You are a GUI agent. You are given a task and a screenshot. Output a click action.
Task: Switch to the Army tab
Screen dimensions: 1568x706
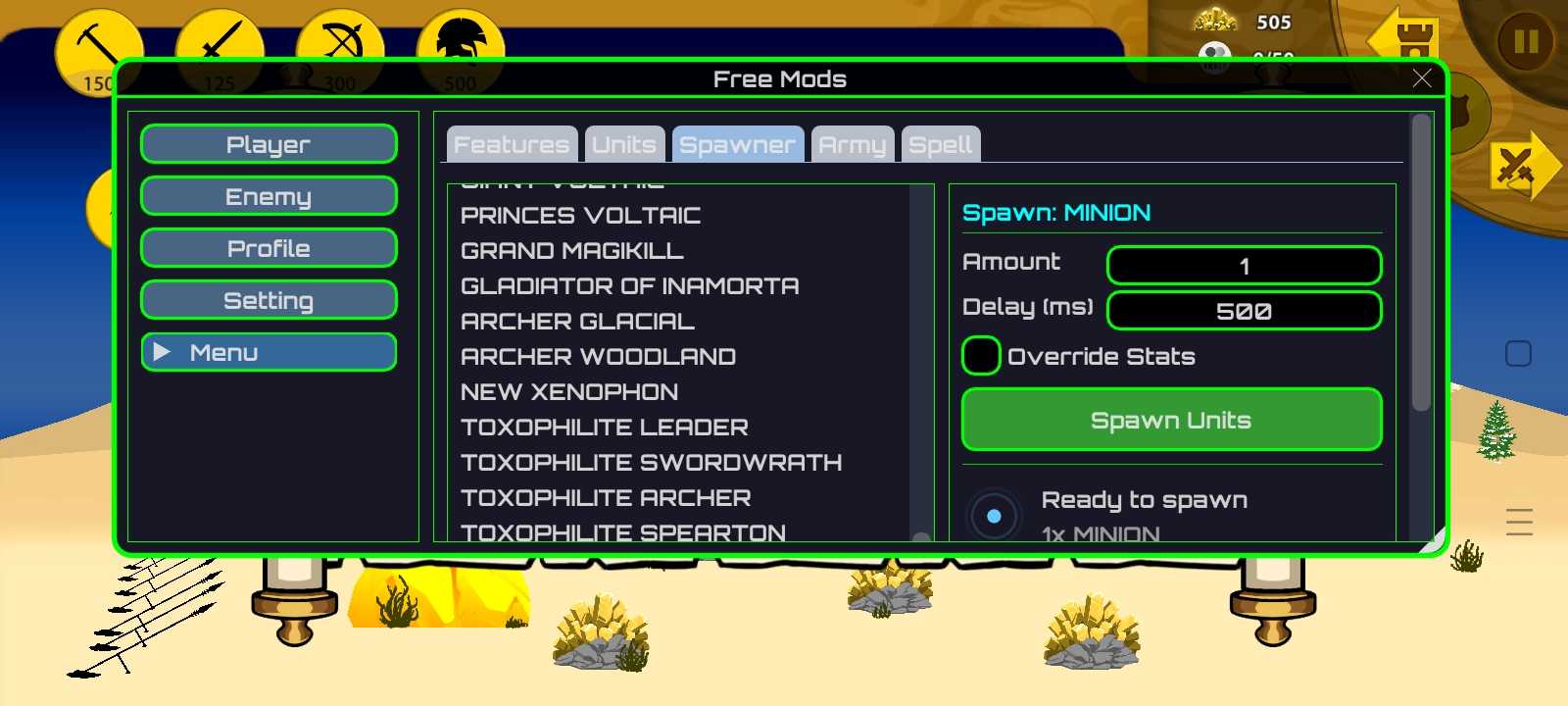(x=852, y=145)
